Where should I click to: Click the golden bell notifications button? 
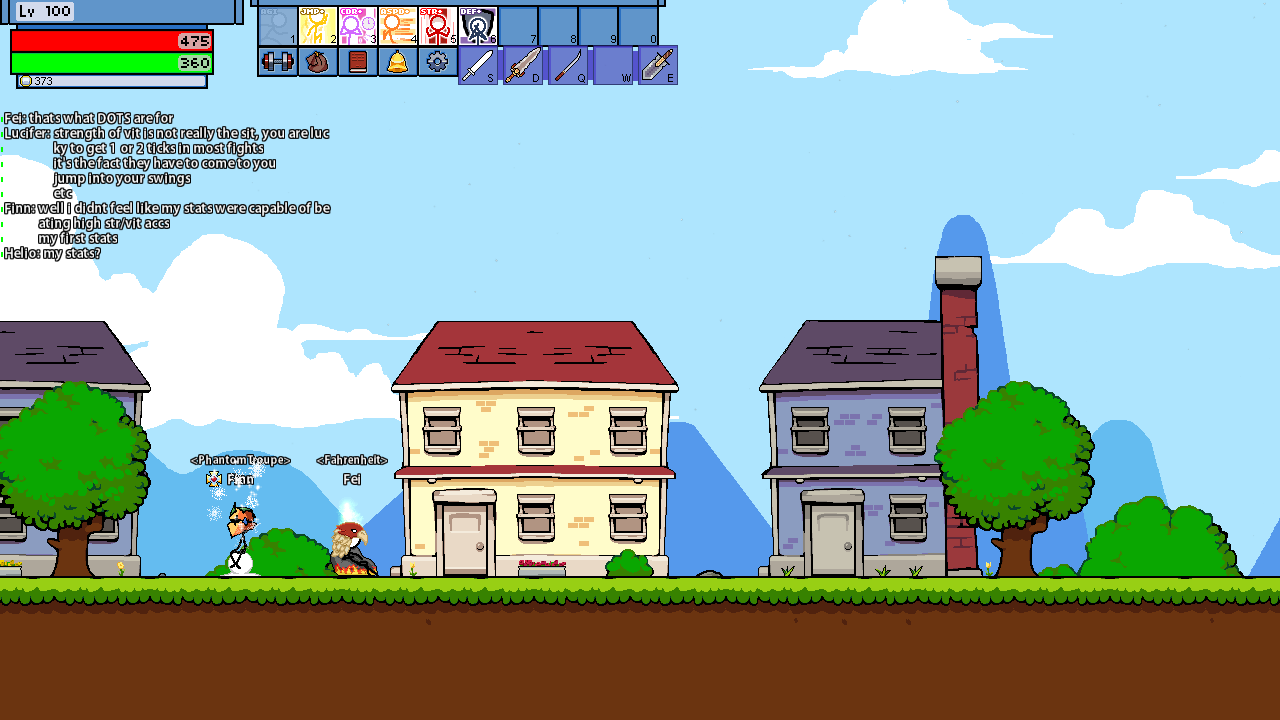point(397,62)
